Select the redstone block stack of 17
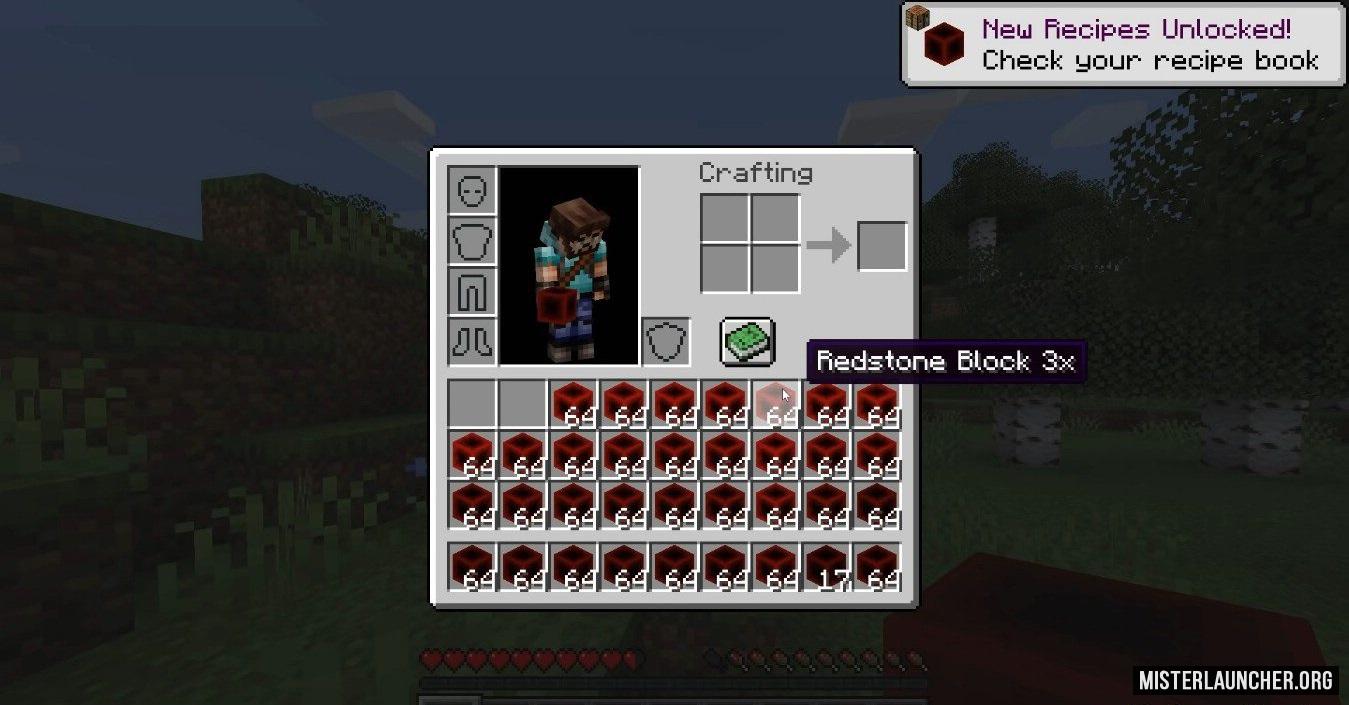Screen dimensions: 1349x705 [828, 567]
